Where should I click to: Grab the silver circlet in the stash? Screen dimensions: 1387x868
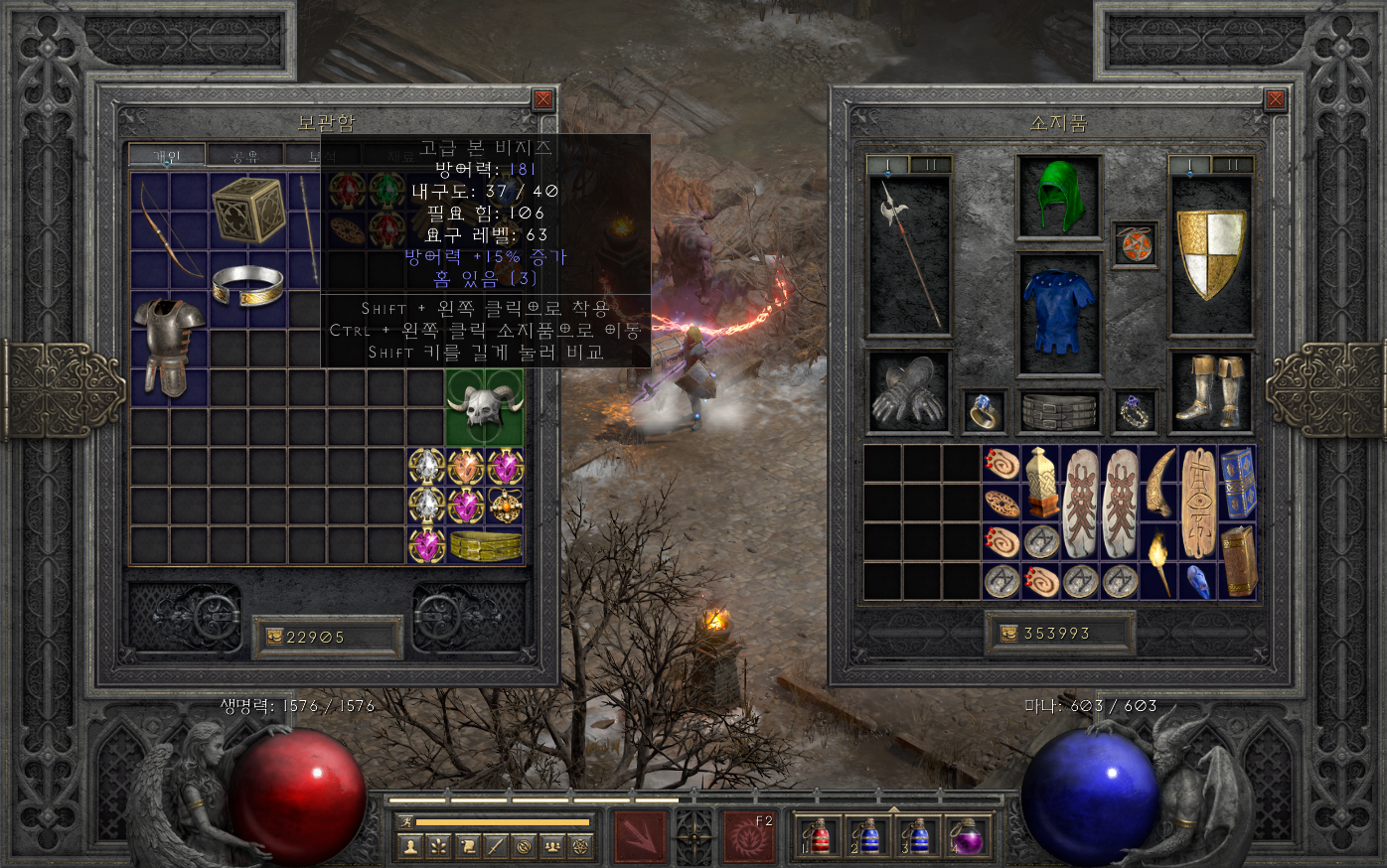247,285
